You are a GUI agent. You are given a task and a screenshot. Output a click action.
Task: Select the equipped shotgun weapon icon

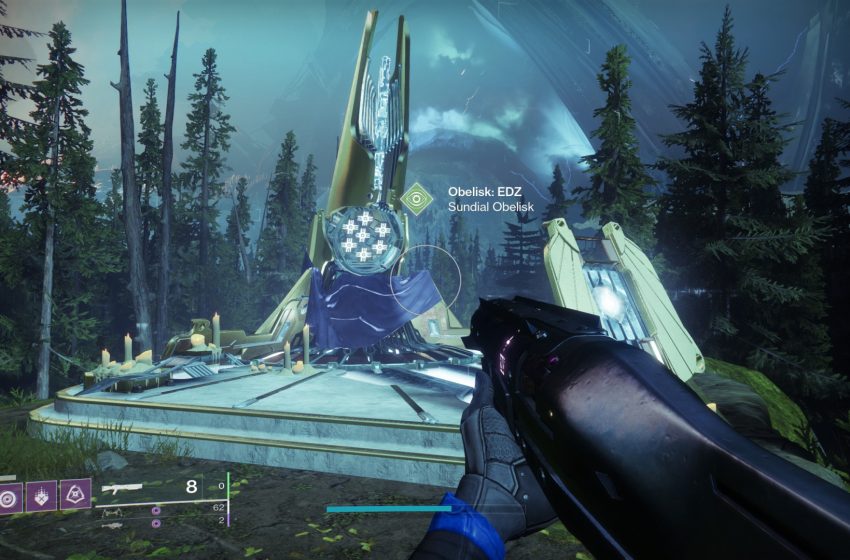[x=122, y=490]
